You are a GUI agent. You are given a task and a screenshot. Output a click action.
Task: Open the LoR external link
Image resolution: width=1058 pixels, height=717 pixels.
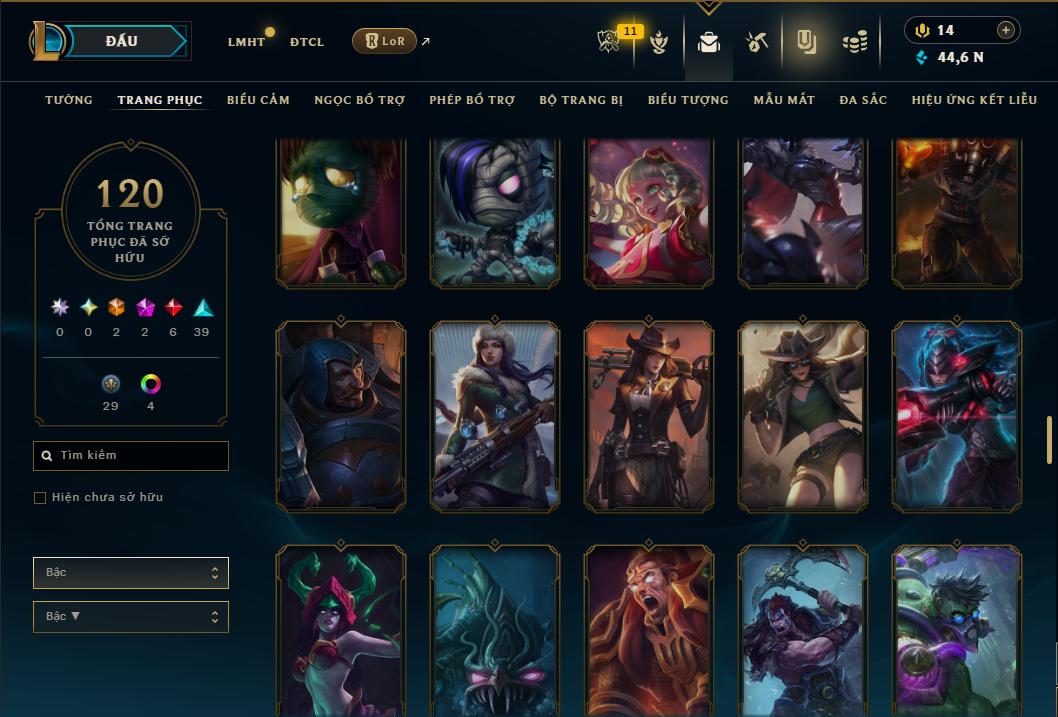tap(385, 41)
